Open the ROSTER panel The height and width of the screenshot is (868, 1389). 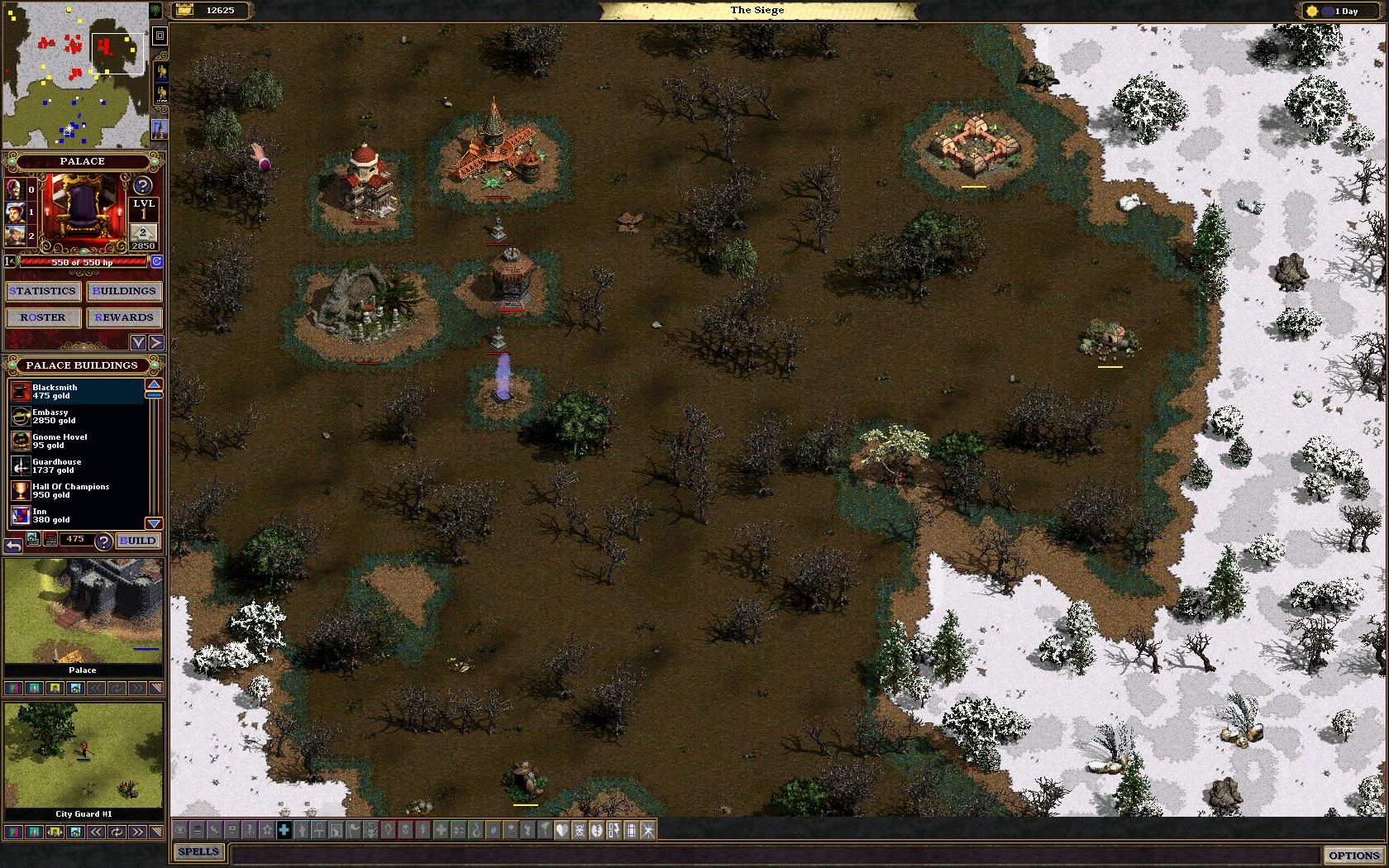pos(43,317)
